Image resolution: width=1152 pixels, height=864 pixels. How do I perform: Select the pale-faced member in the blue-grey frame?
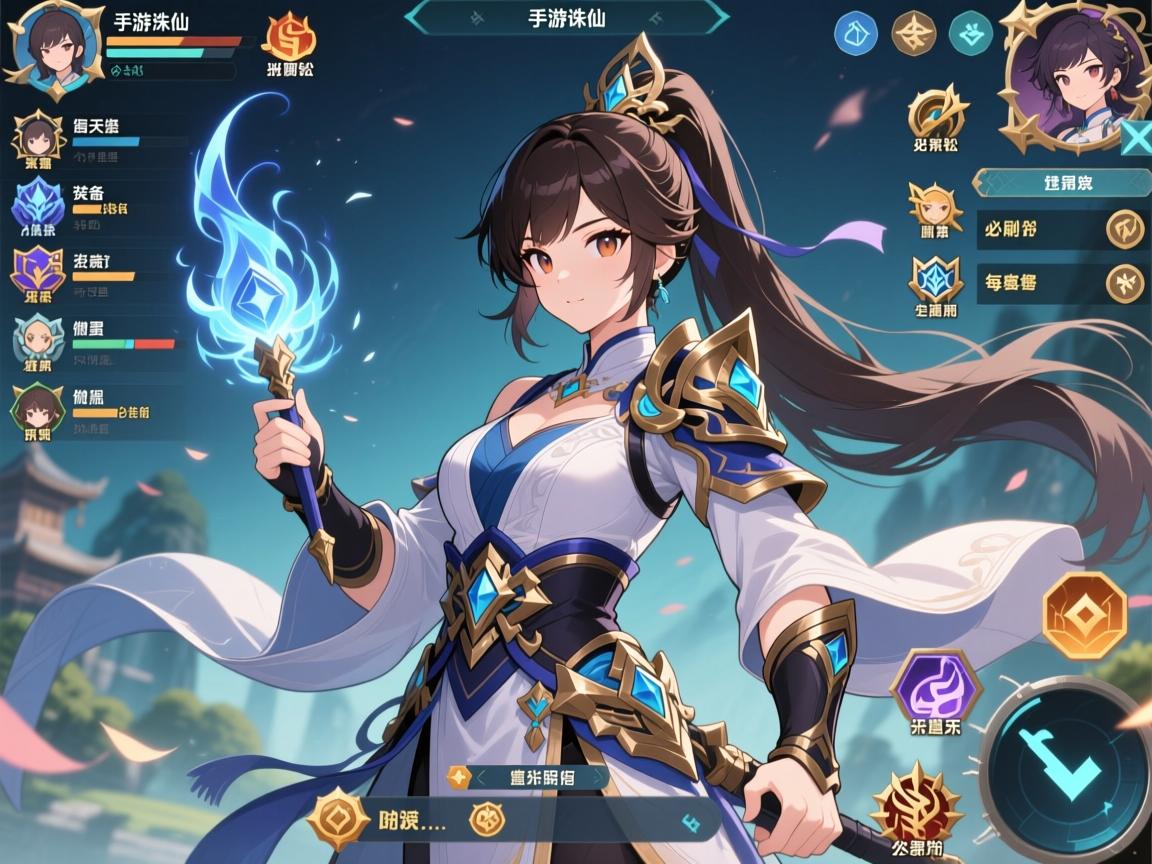pos(39,340)
